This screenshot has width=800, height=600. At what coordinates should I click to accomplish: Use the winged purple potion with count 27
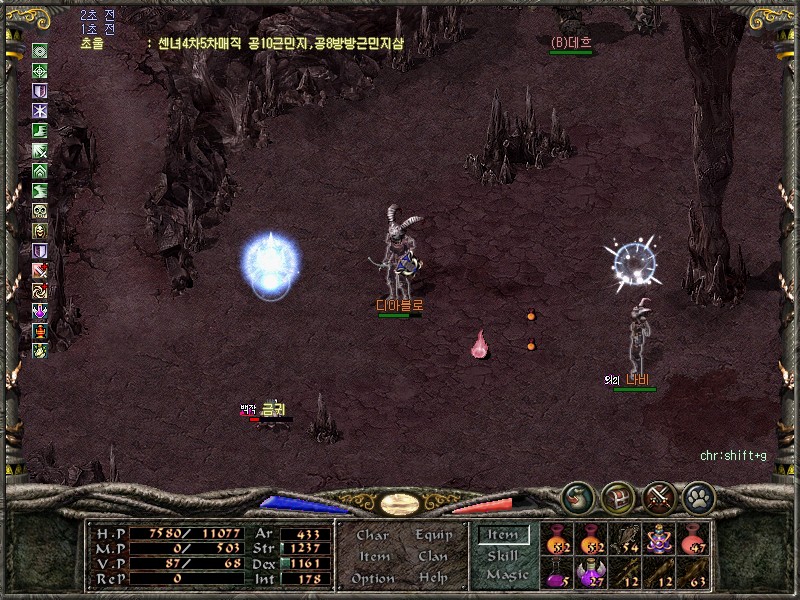point(592,573)
